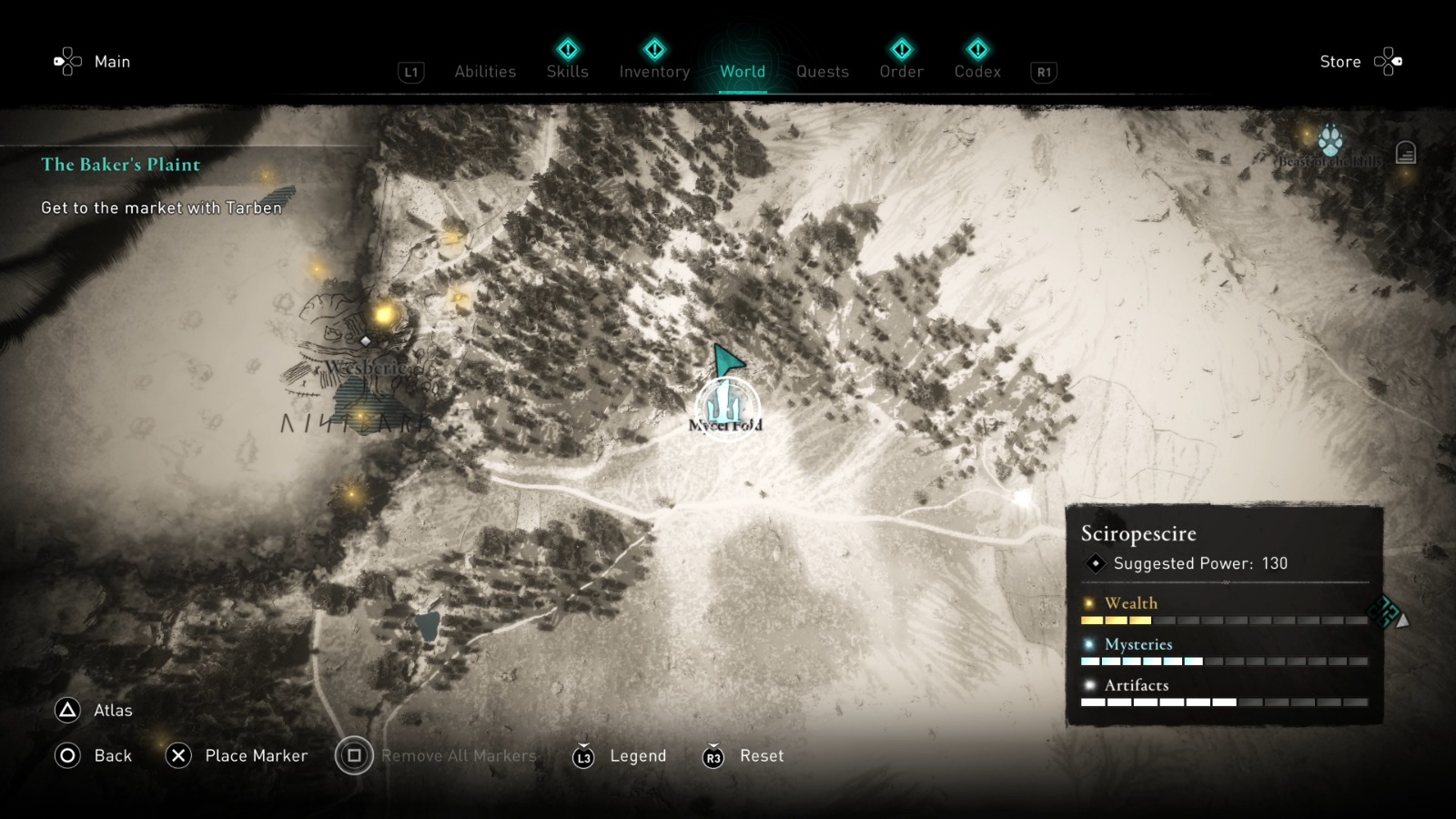Image resolution: width=1456 pixels, height=819 pixels.
Task: Switch to the Inventory tab
Action: click(653, 71)
